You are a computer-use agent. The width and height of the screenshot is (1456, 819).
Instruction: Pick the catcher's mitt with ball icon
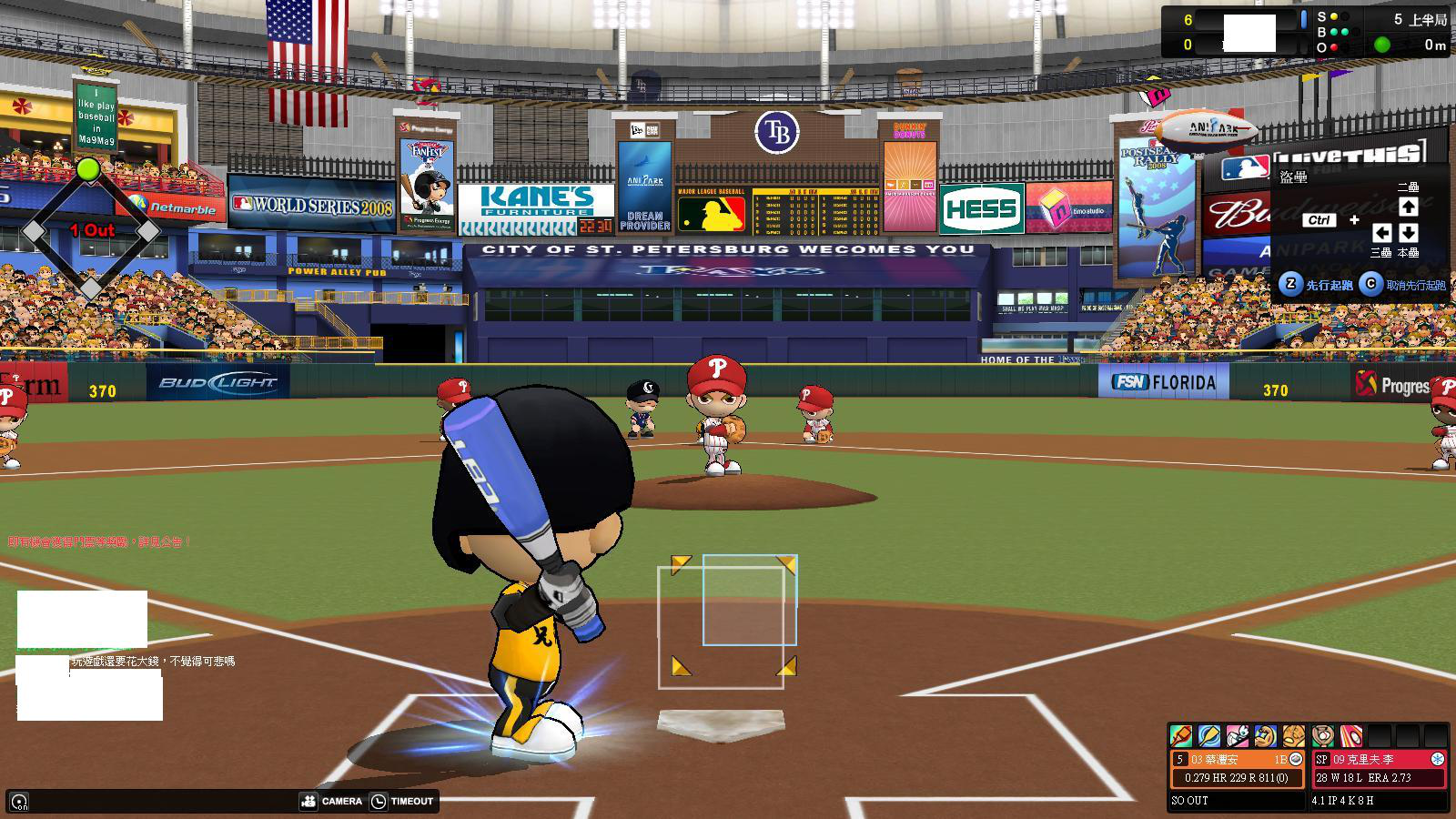click(x=1323, y=735)
